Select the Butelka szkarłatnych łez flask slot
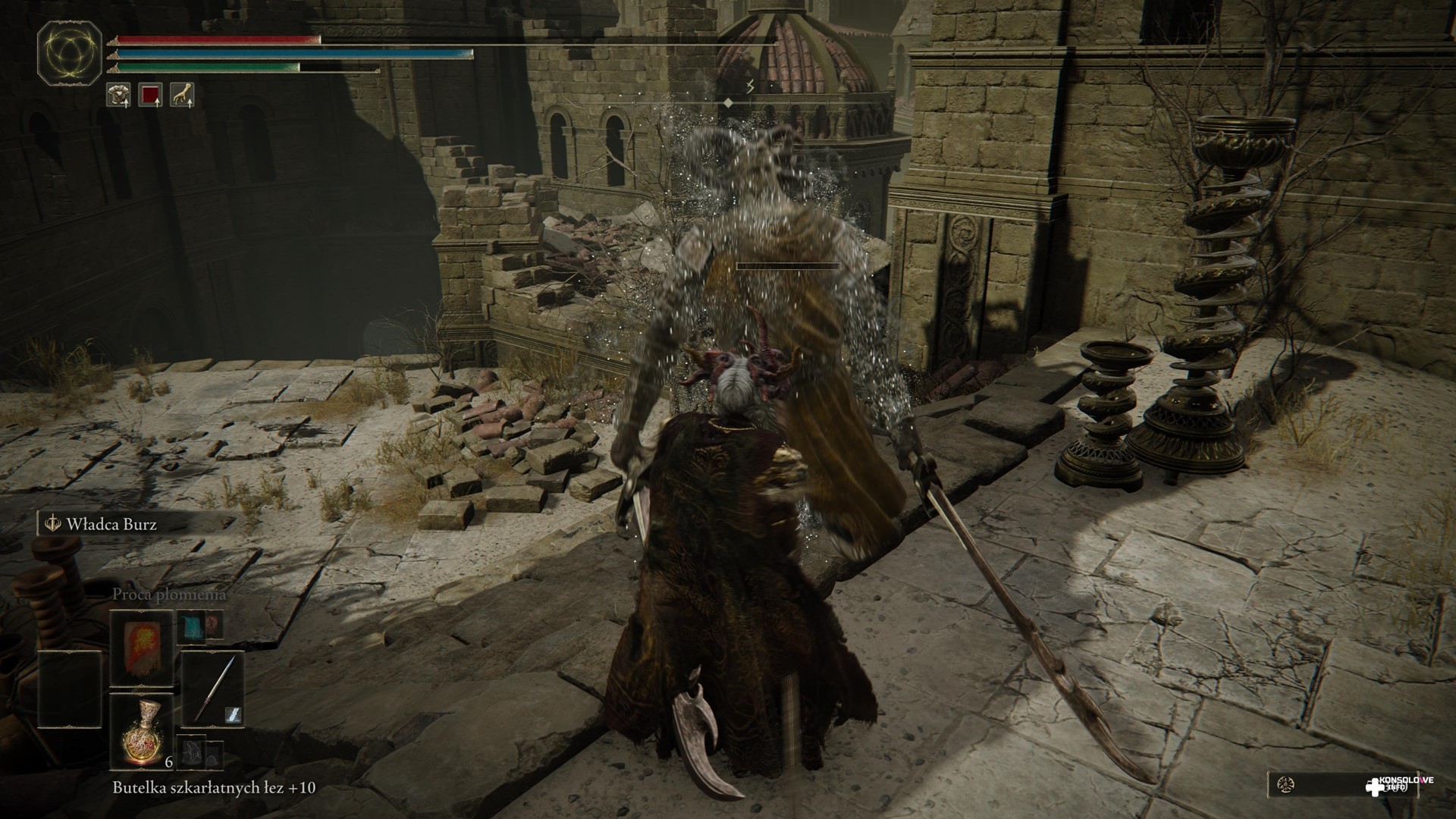Viewport: 1456px width, 819px height. (x=141, y=733)
